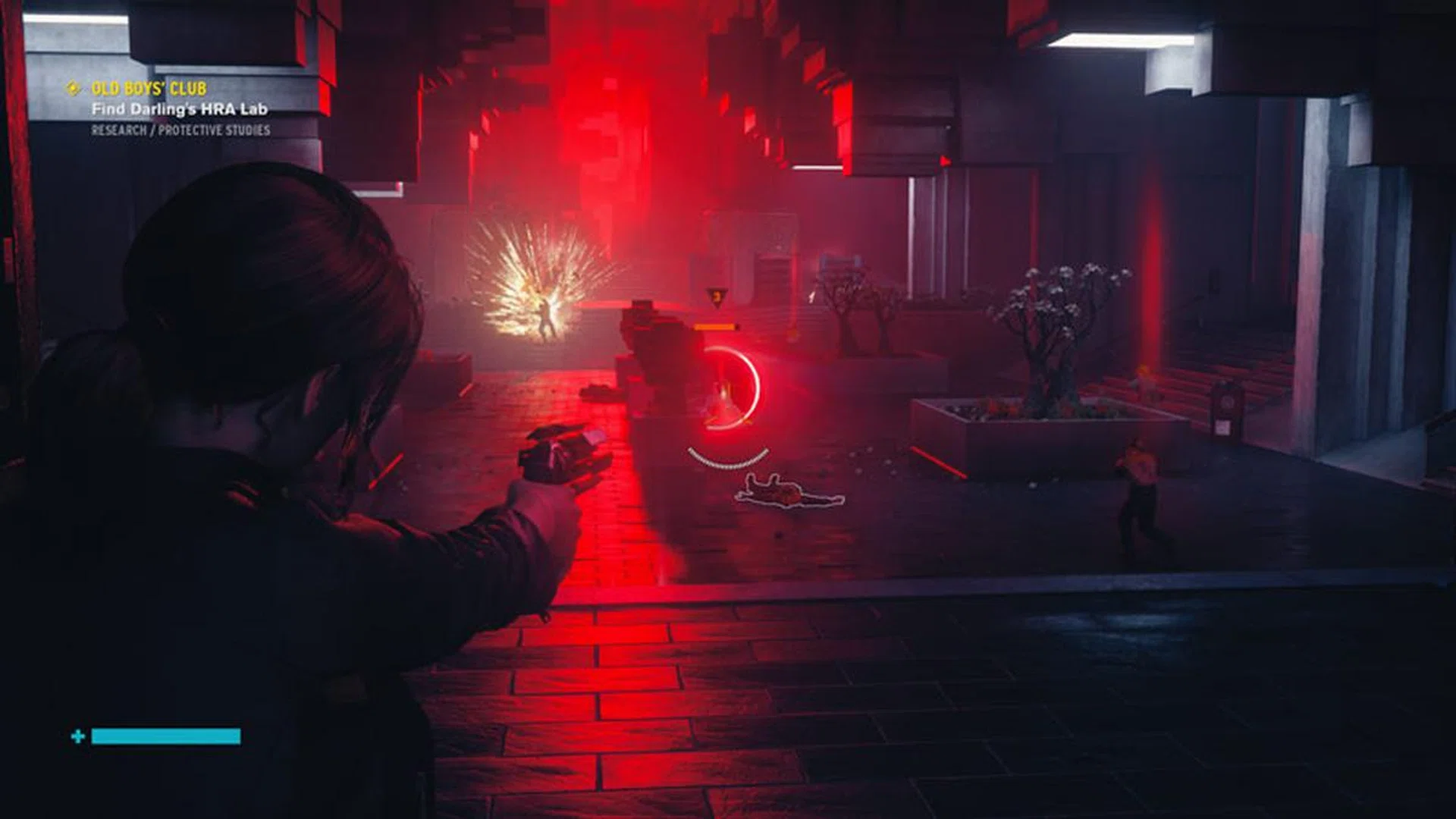
Task: Open the Find Darling's HRA Lab objective
Action: coord(179,109)
